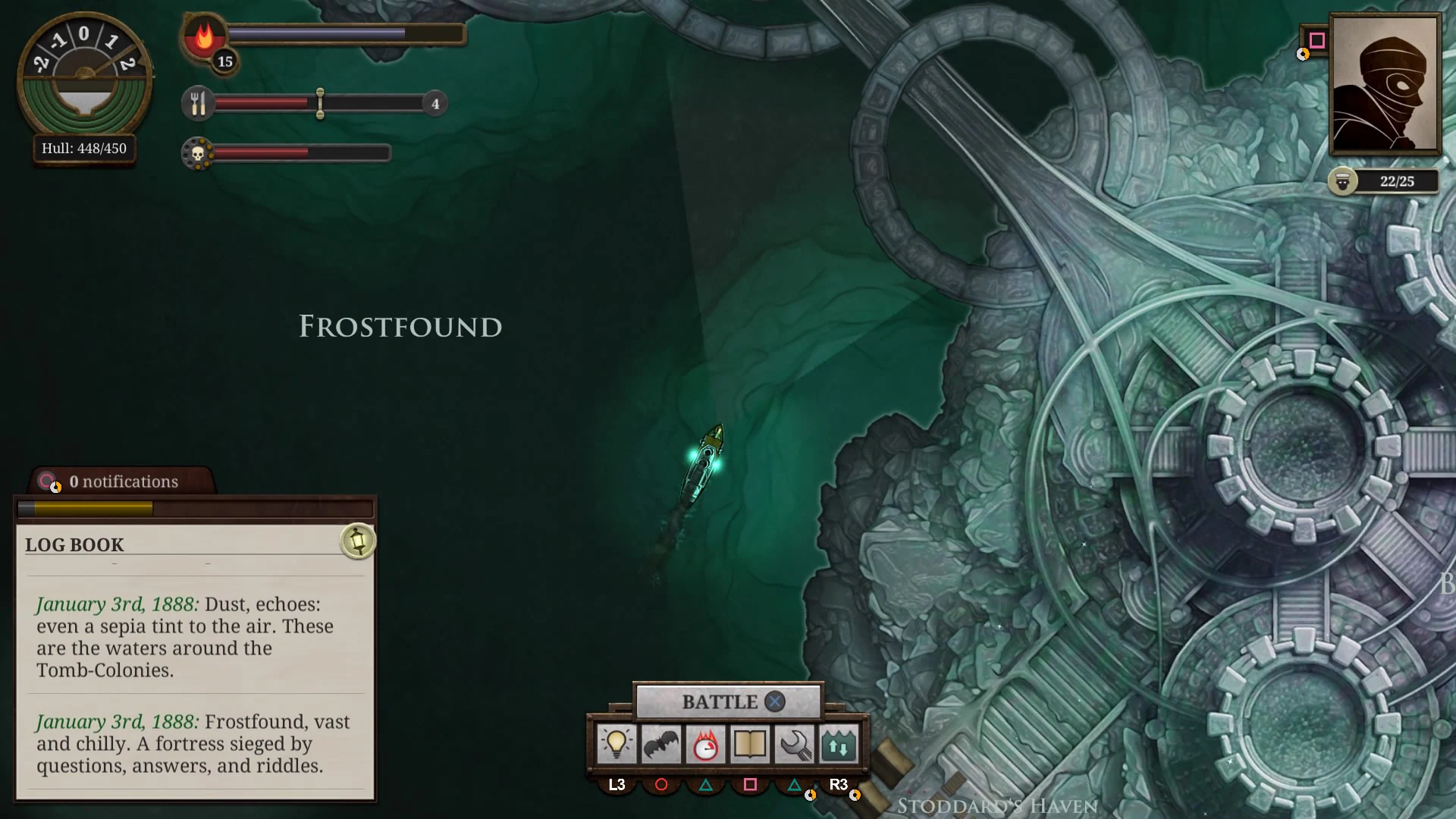Click the skull terror icon near the terror bar
Screen dimensions: 1456x819
click(199, 152)
